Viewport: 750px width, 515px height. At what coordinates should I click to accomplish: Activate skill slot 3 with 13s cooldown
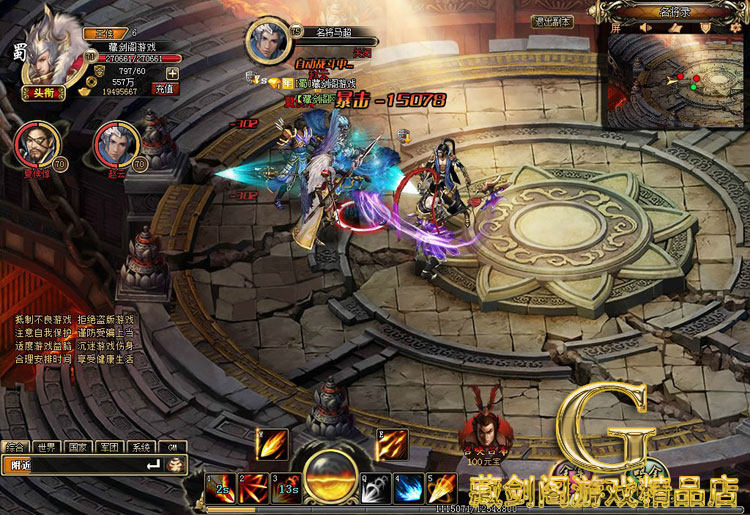pyautogui.click(x=286, y=487)
